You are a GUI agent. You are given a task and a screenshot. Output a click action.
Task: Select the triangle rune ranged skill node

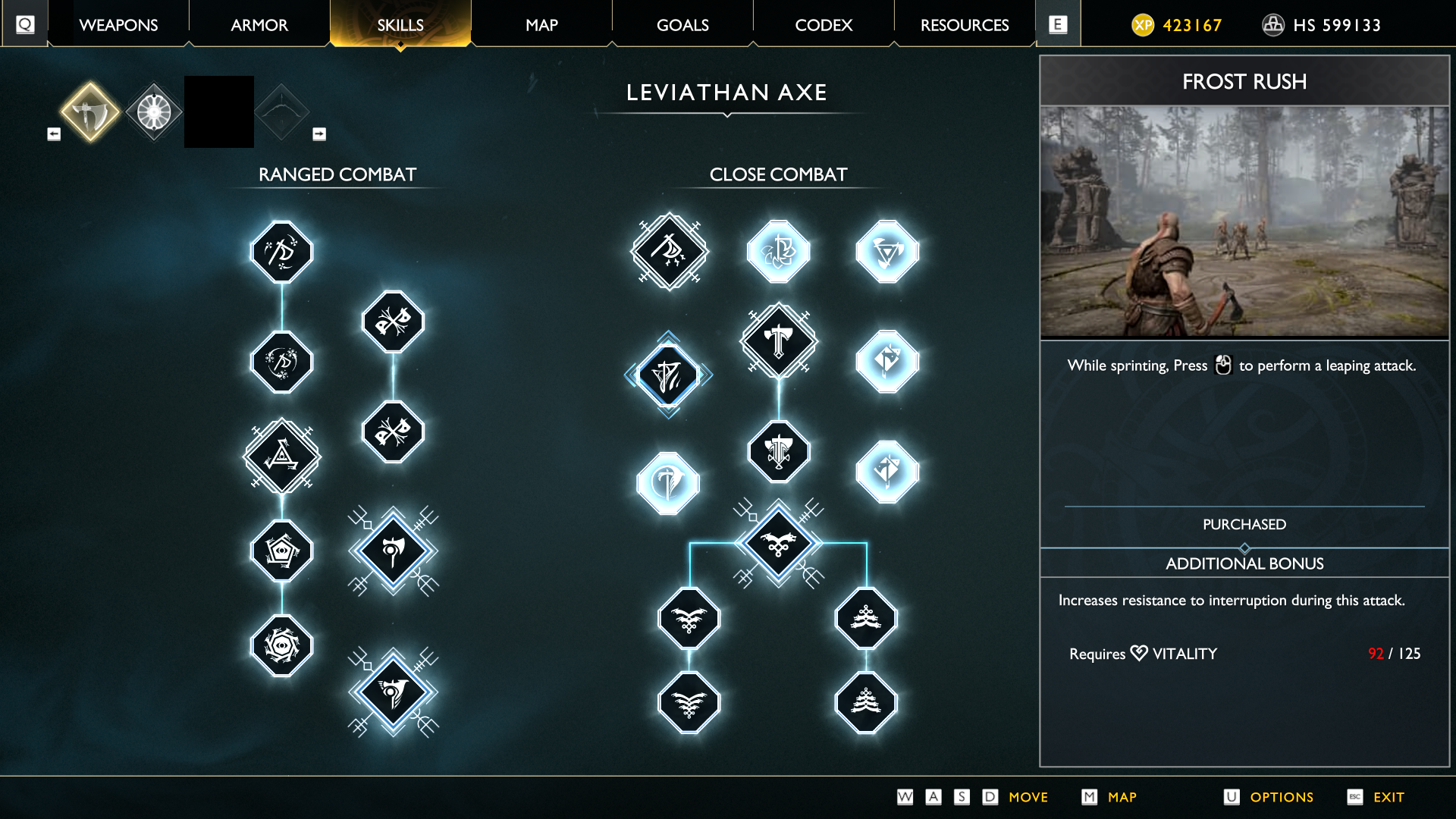[x=282, y=457]
